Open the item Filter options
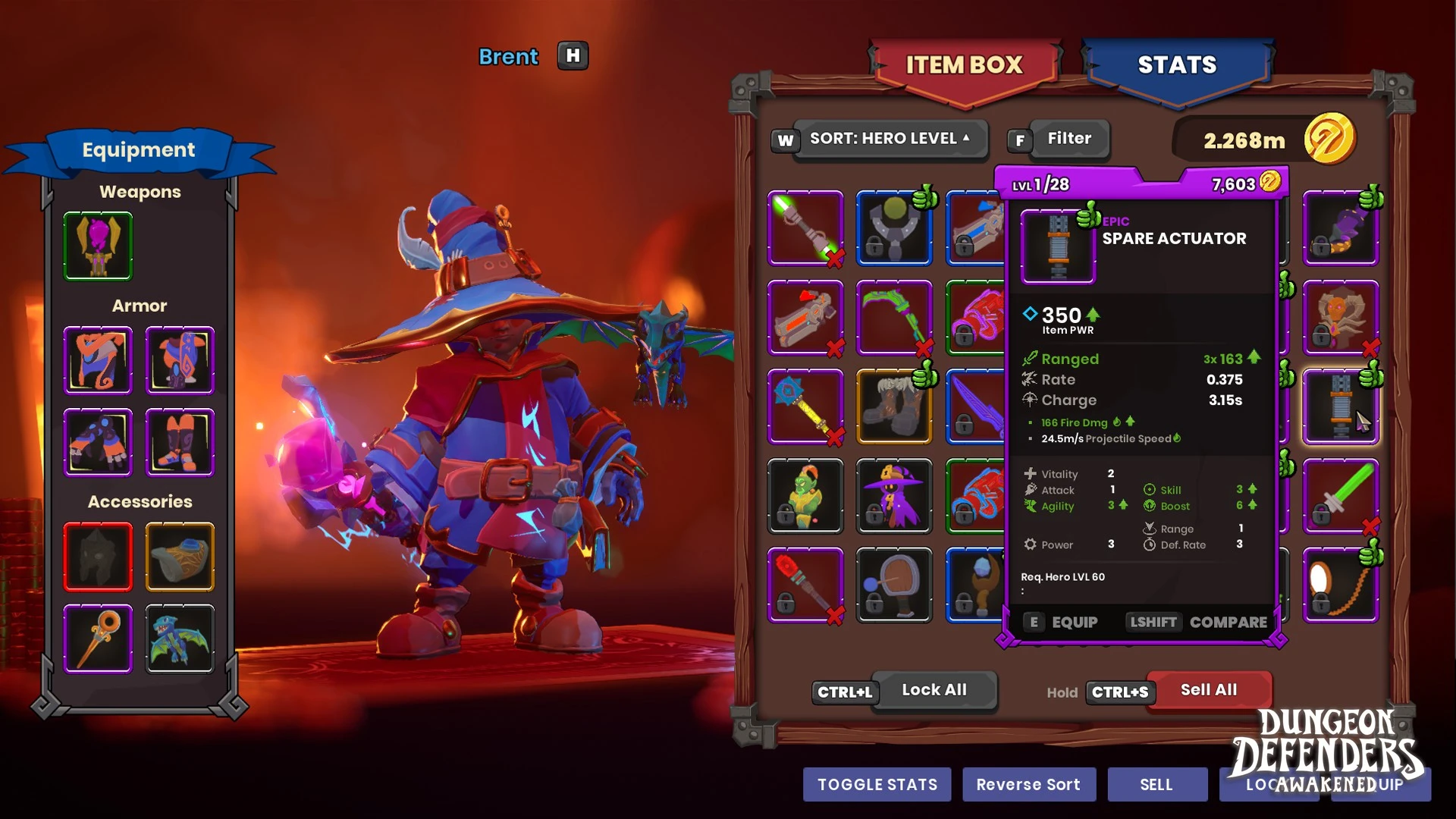Image resolution: width=1456 pixels, height=819 pixels. (x=1068, y=139)
